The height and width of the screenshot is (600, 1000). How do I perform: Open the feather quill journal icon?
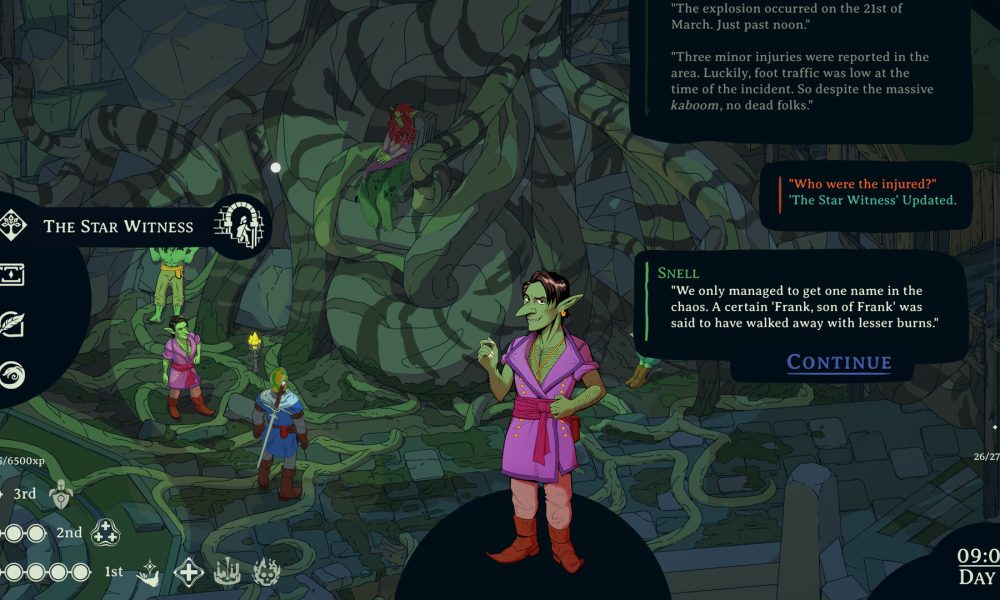tap(12, 325)
